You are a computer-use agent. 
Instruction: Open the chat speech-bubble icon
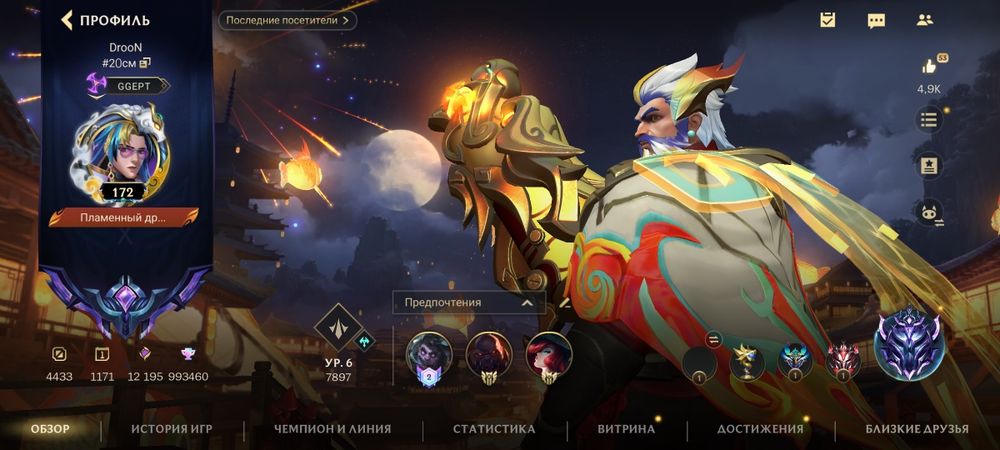pos(876,20)
